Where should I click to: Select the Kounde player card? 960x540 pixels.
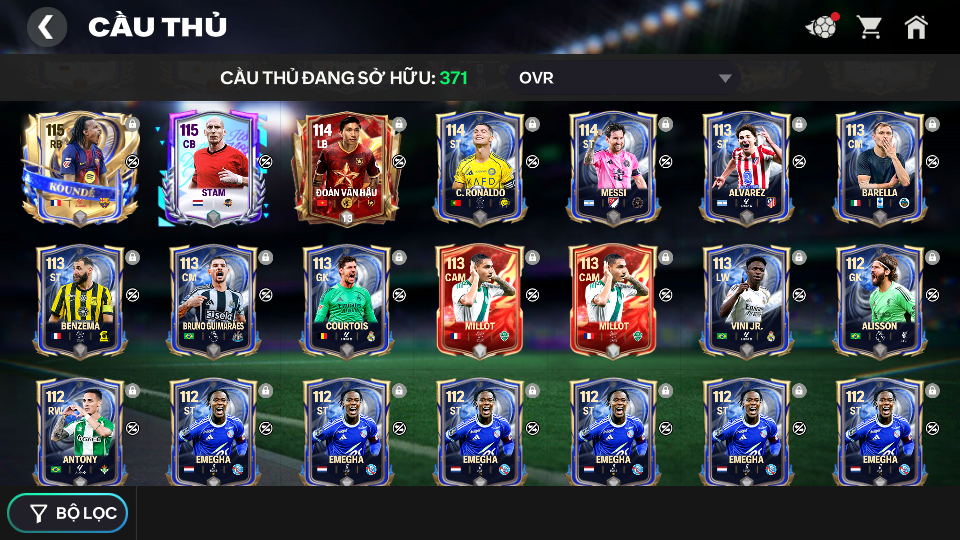(x=80, y=167)
